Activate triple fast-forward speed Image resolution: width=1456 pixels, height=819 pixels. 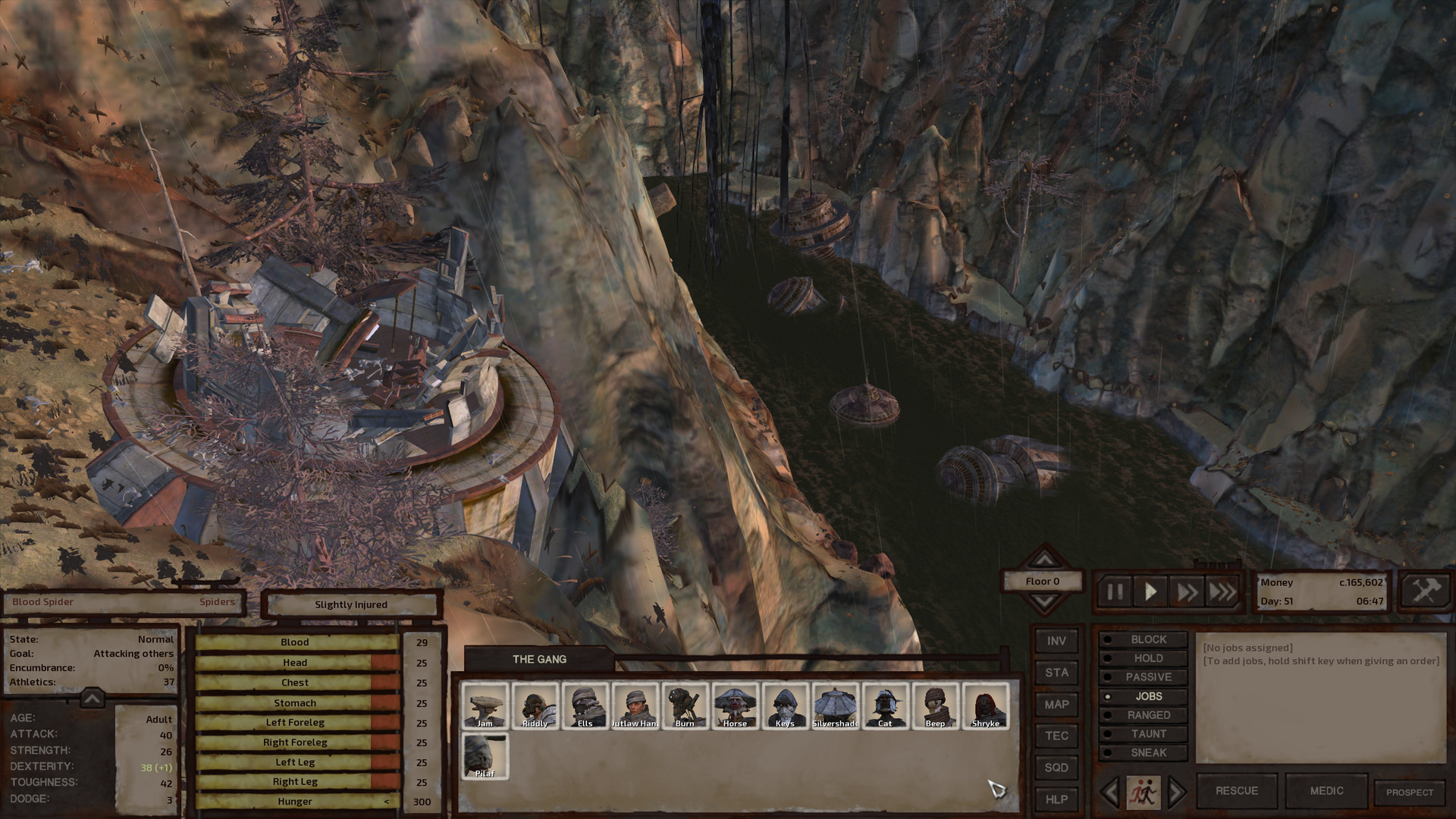tap(1222, 592)
